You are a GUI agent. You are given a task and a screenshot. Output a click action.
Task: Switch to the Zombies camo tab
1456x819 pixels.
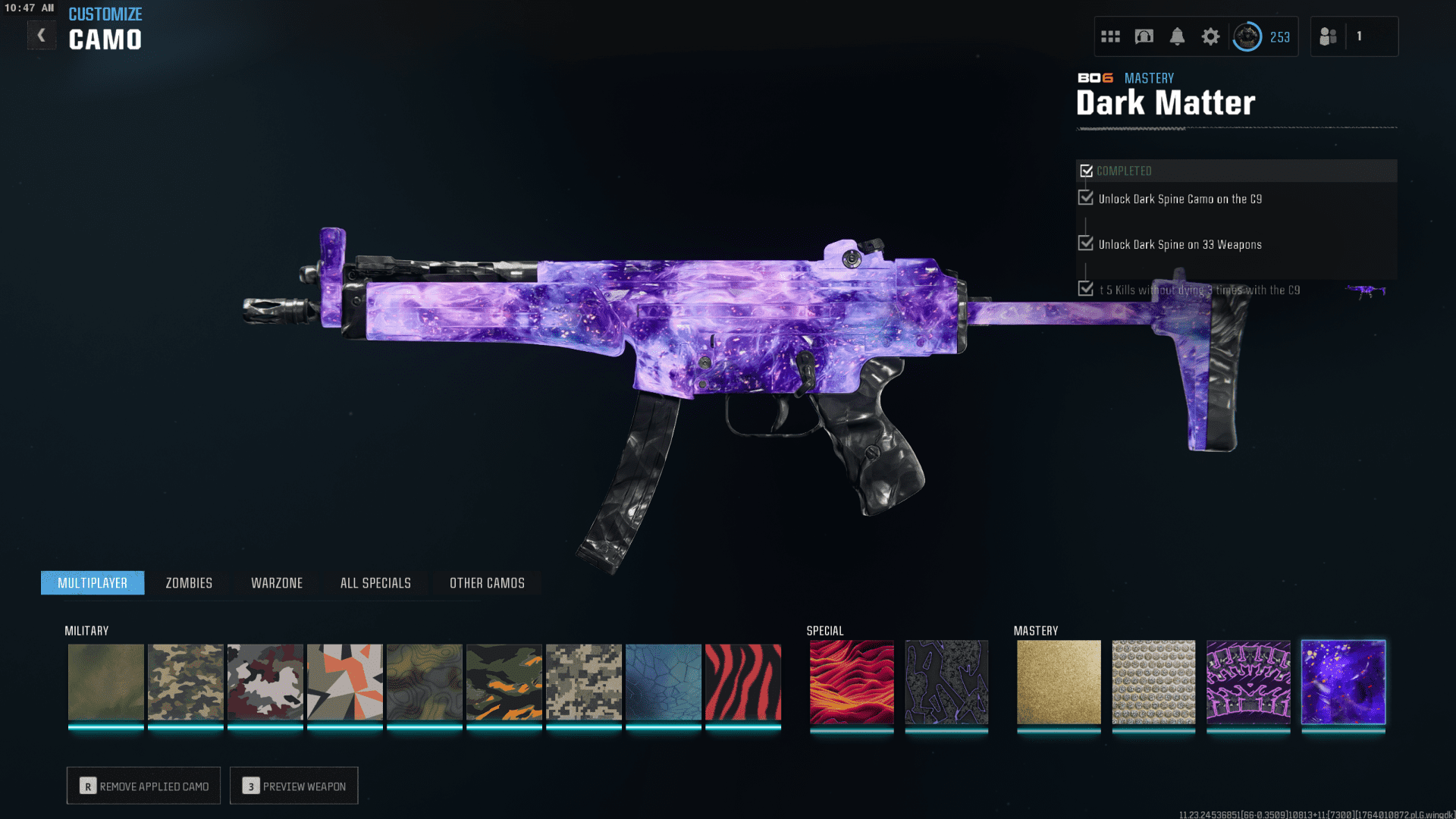(x=189, y=583)
